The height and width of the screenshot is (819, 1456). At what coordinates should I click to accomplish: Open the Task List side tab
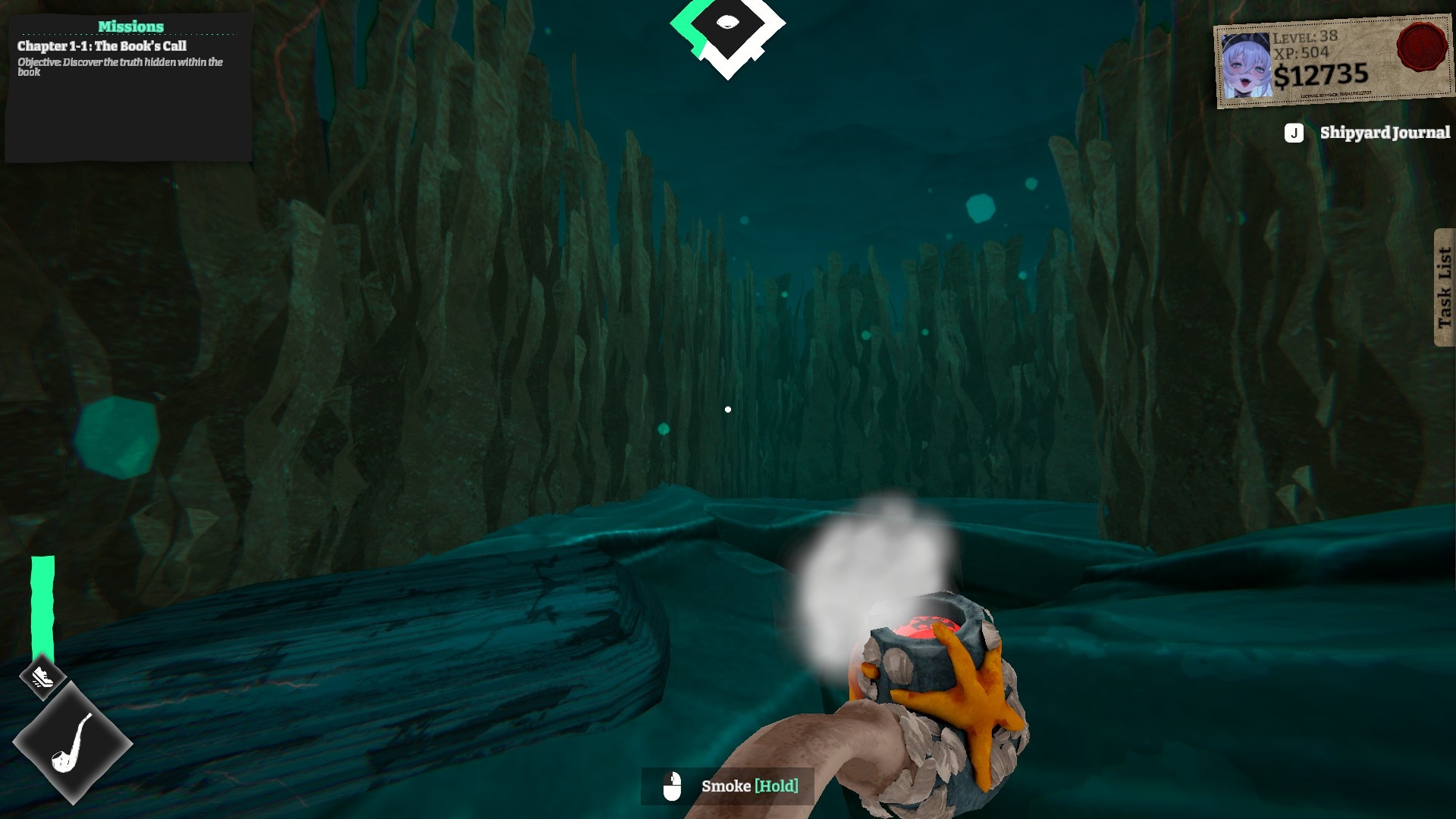coord(1444,287)
